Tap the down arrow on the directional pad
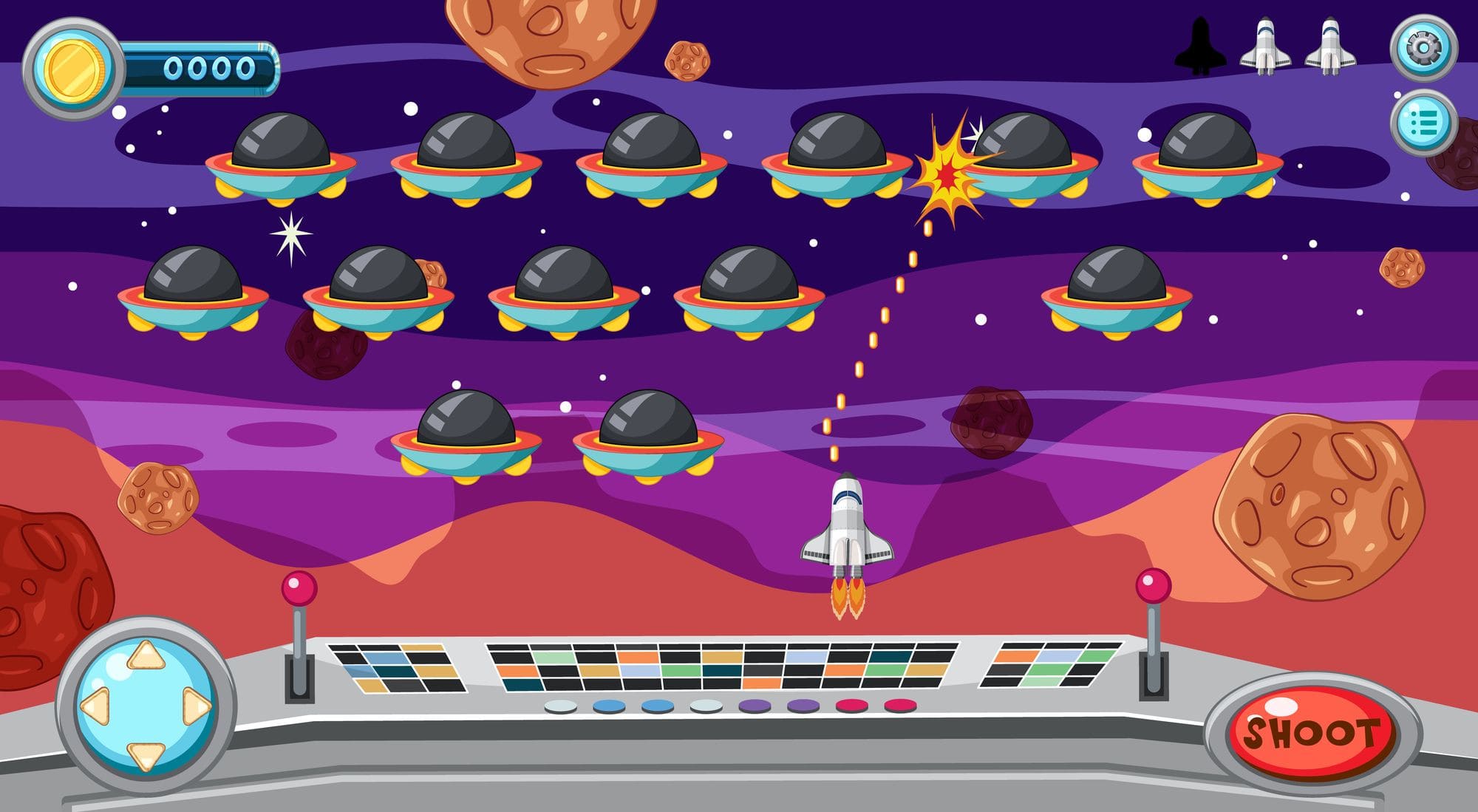The height and width of the screenshot is (812, 1478). [146, 754]
